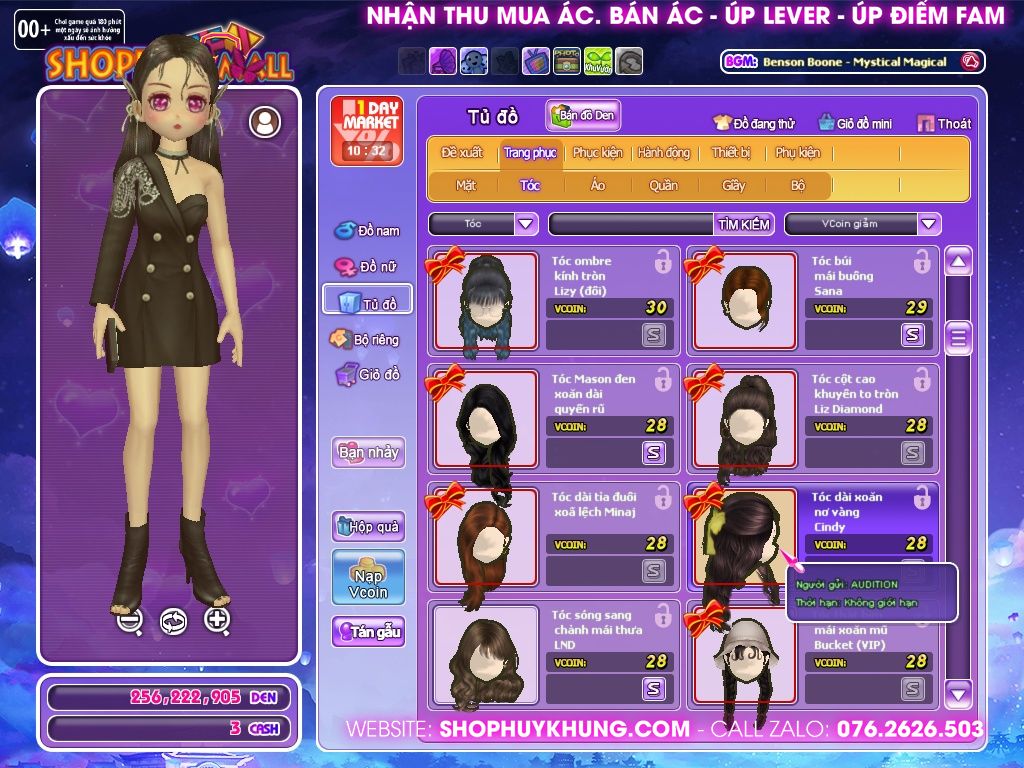Open the Bán đồ Den shop button
The height and width of the screenshot is (768, 1024).
tap(583, 116)
